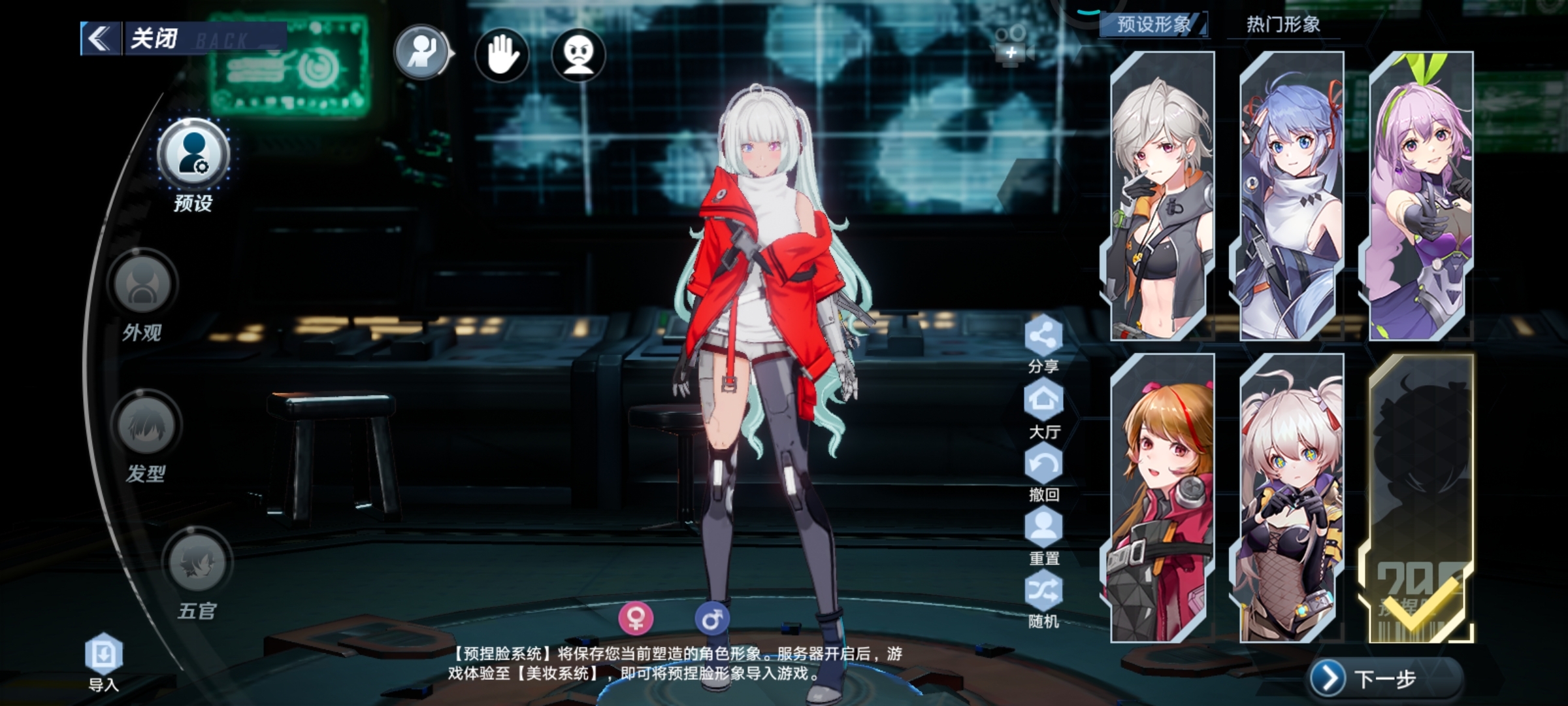Pick the angry face expression icon
This screenshot has width=1568, height=706.
tap(578, 55)
